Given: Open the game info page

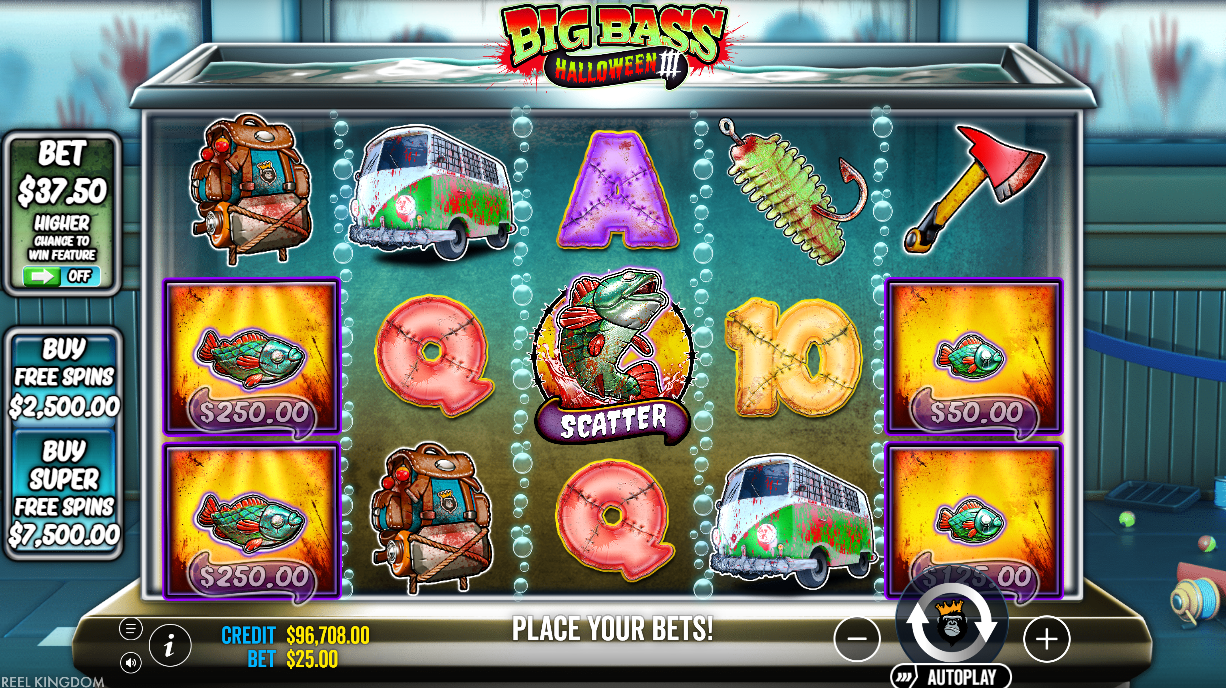Looking at the screenshot, I should click(170, 646).
